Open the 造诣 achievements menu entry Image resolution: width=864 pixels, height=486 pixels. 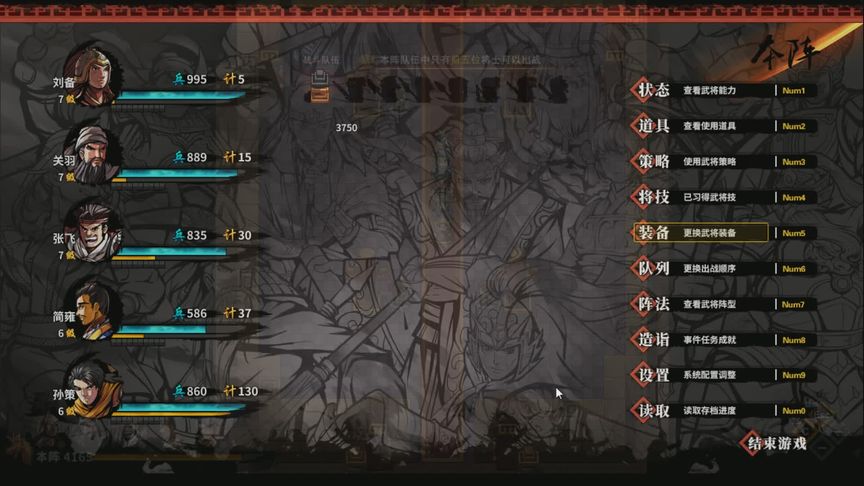(655, 340)
